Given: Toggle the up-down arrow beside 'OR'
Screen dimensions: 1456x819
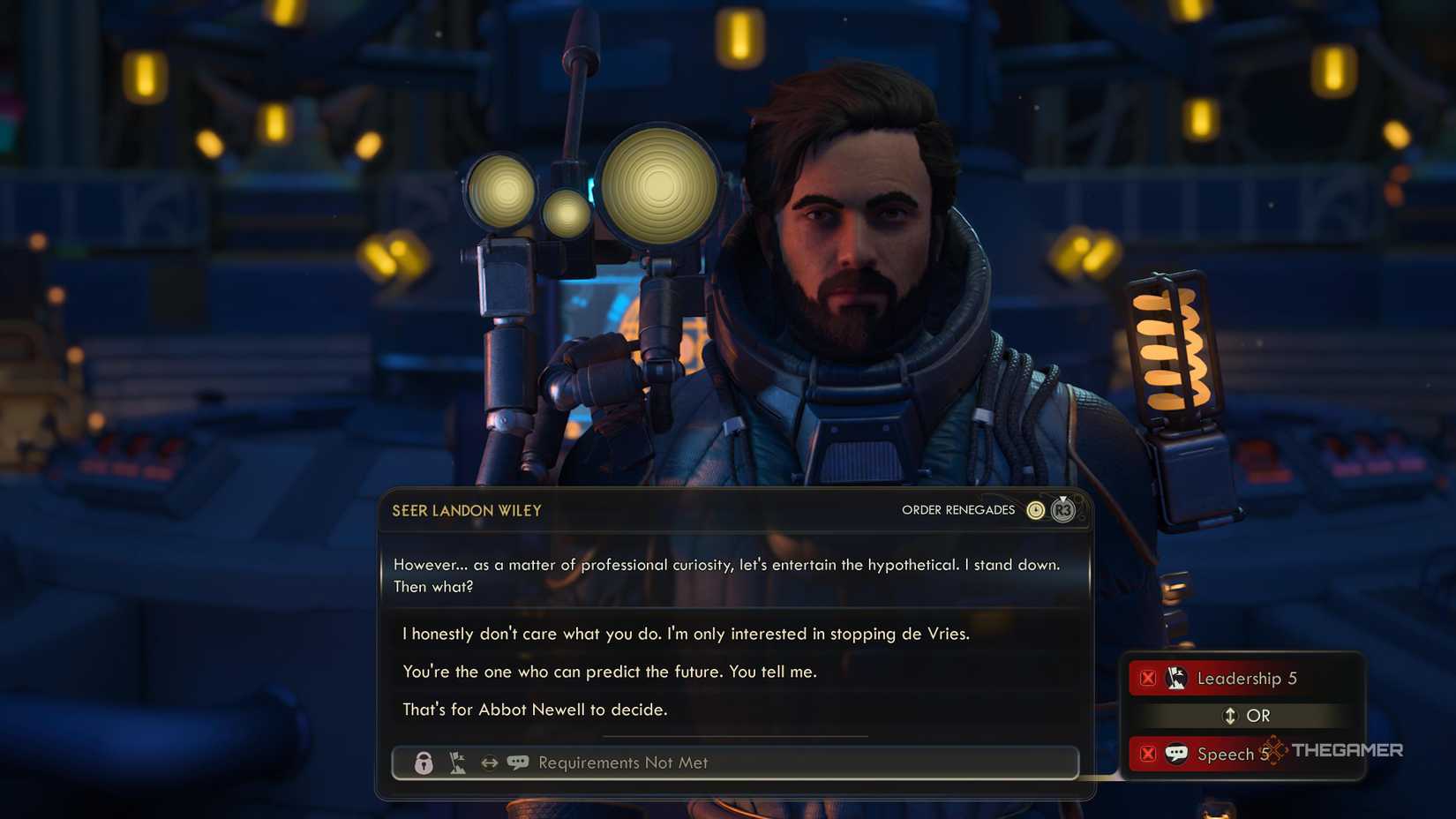Looking at the screenshot, I should pos(1230,716).
